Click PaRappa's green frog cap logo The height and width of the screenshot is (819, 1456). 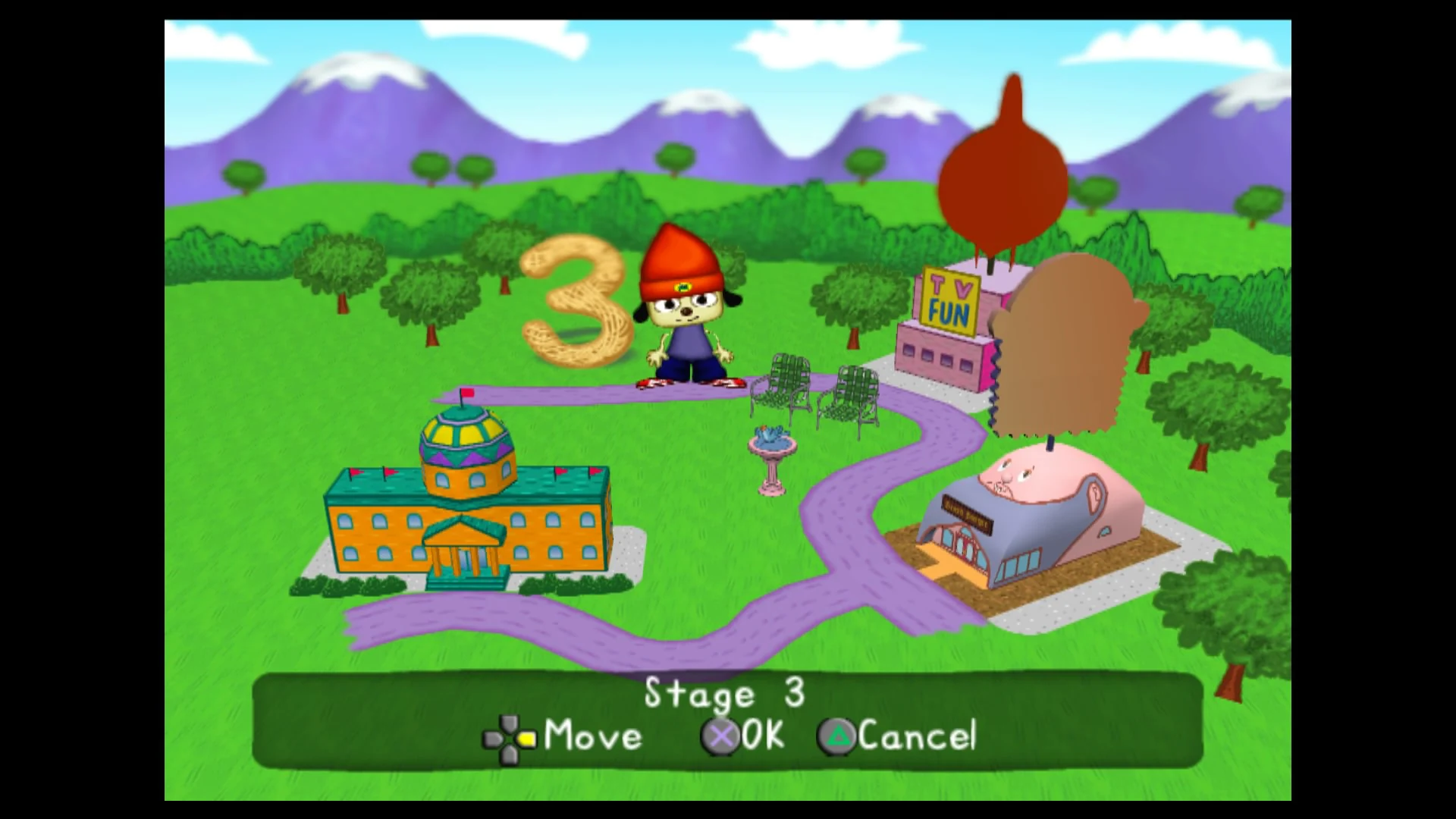coord(684,288)
